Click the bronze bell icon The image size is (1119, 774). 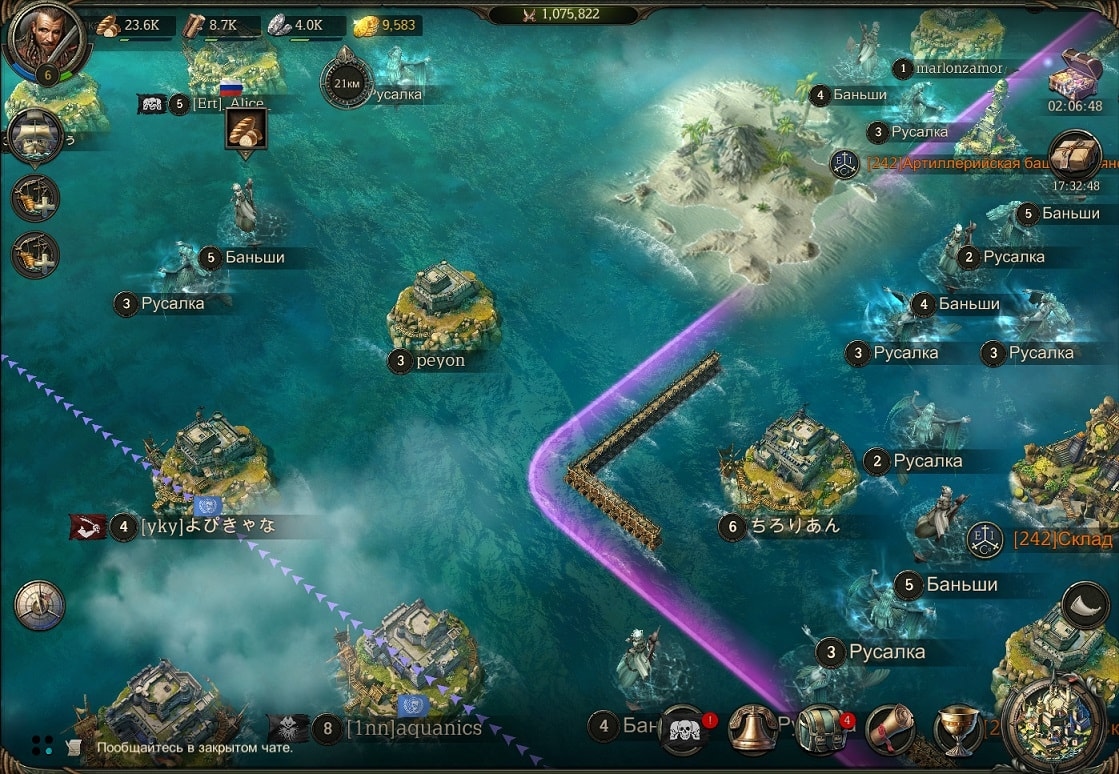[754, 730]
